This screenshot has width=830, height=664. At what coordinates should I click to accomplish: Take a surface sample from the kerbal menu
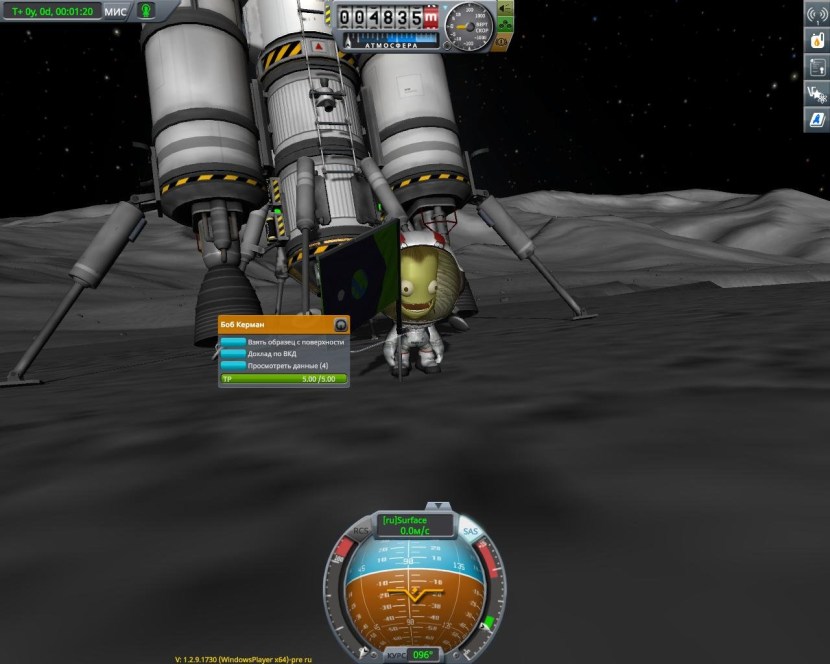tap(283, 342)
